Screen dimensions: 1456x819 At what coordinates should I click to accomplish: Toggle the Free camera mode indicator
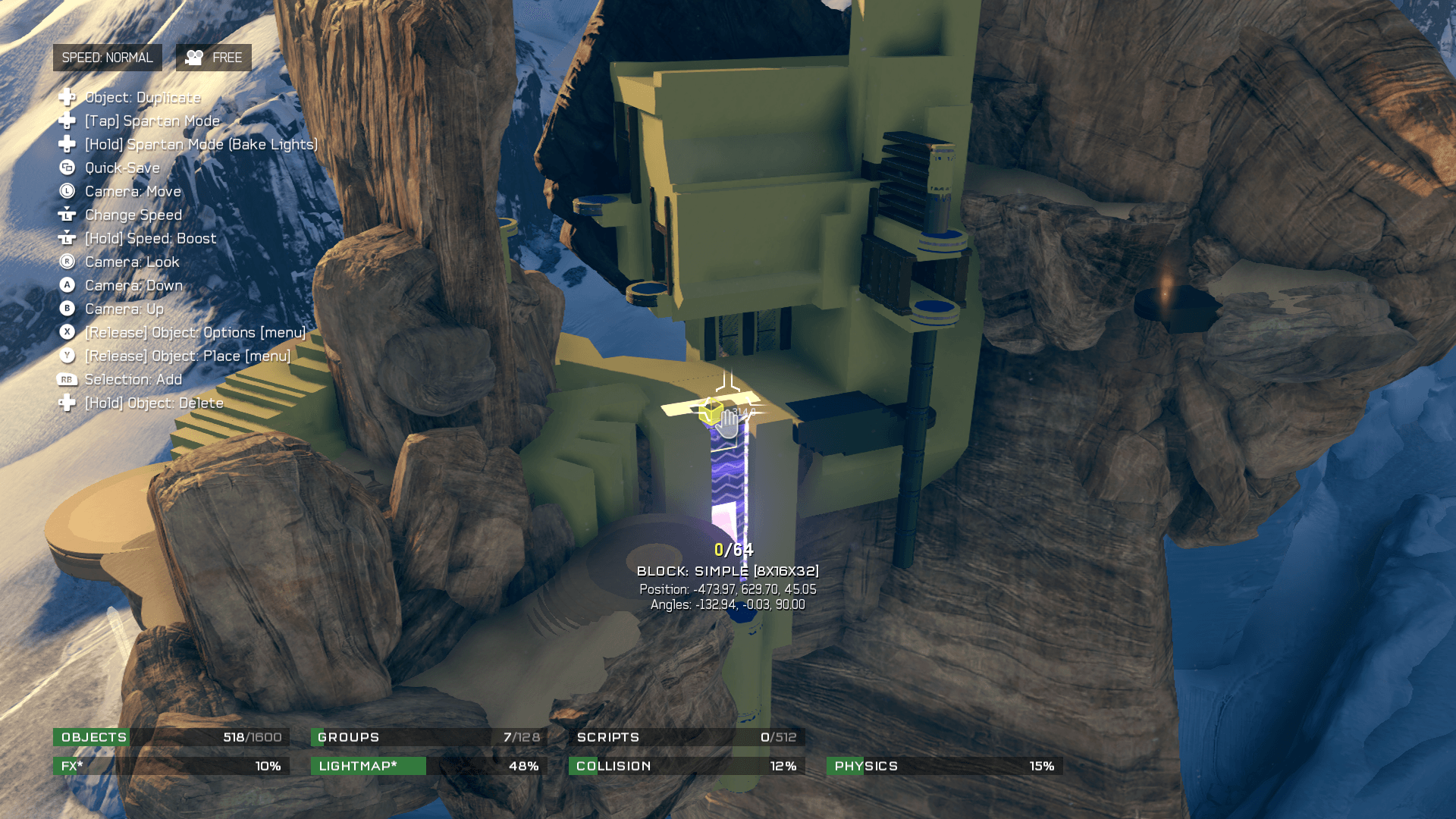pos(214,58)
